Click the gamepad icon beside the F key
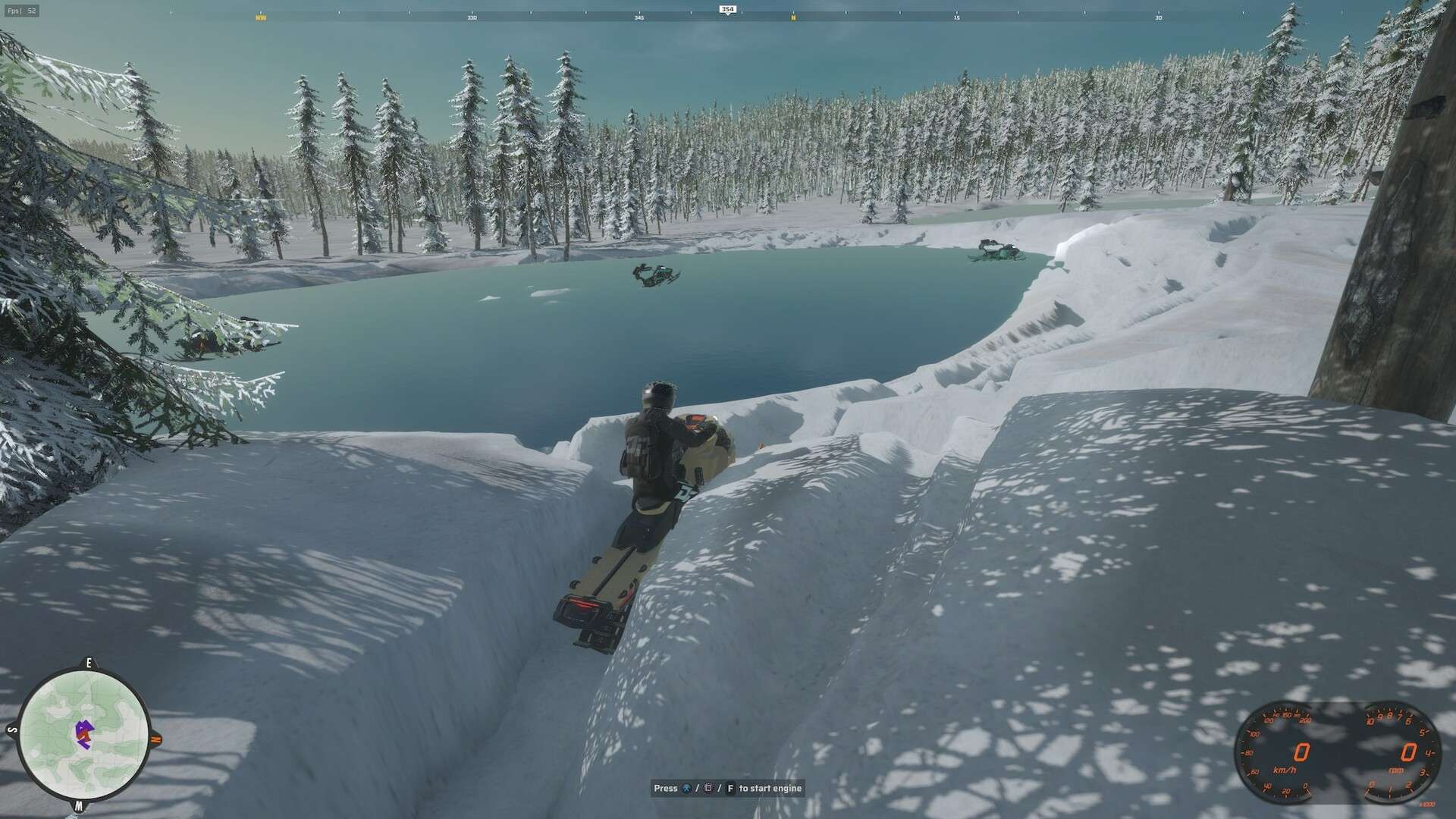The width and height of the screenshot is (1456, 819). click(708, 788)
